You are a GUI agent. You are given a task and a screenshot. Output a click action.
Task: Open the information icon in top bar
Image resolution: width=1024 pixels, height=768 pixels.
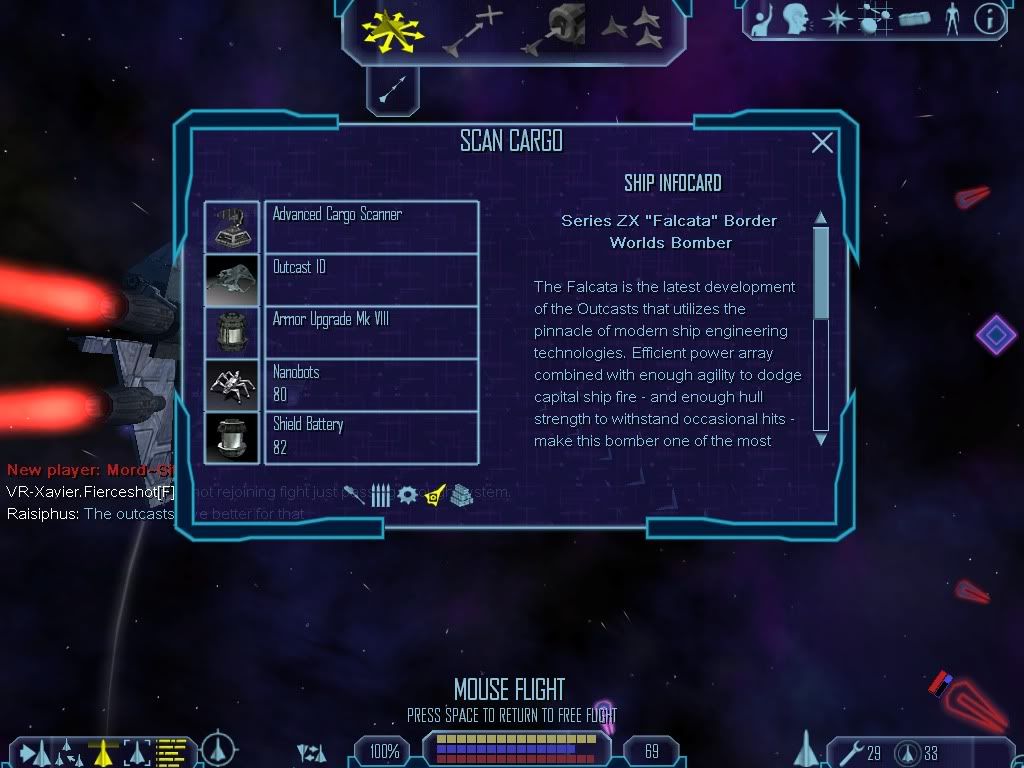pos(989,19)
